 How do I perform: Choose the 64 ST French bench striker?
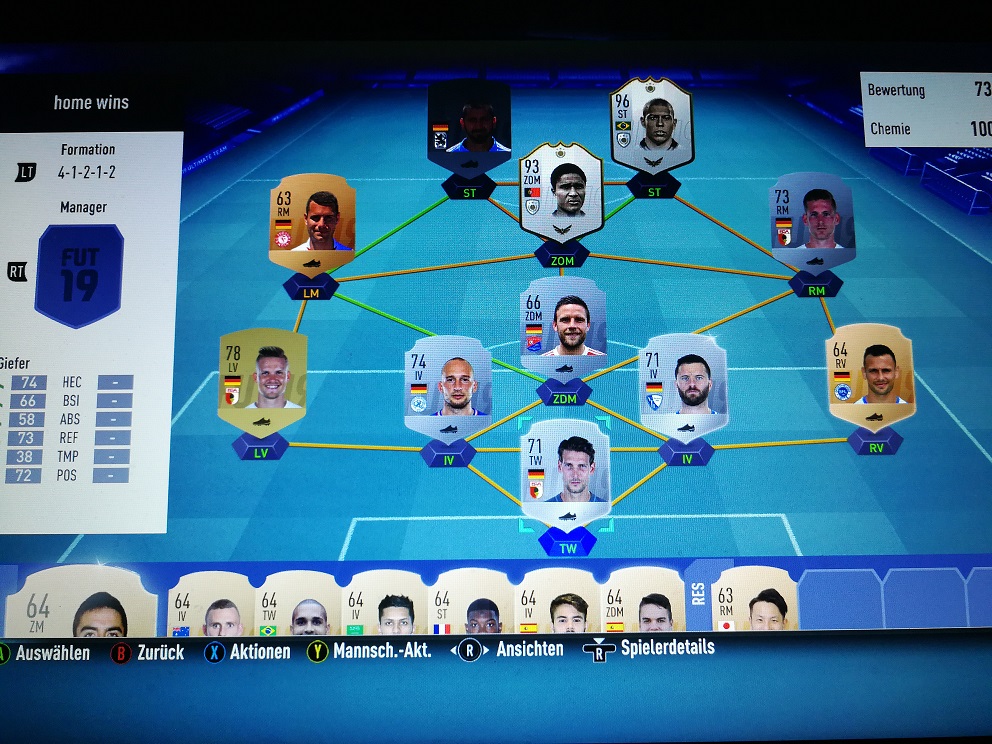pyautogui.click(x=469, y=605)
